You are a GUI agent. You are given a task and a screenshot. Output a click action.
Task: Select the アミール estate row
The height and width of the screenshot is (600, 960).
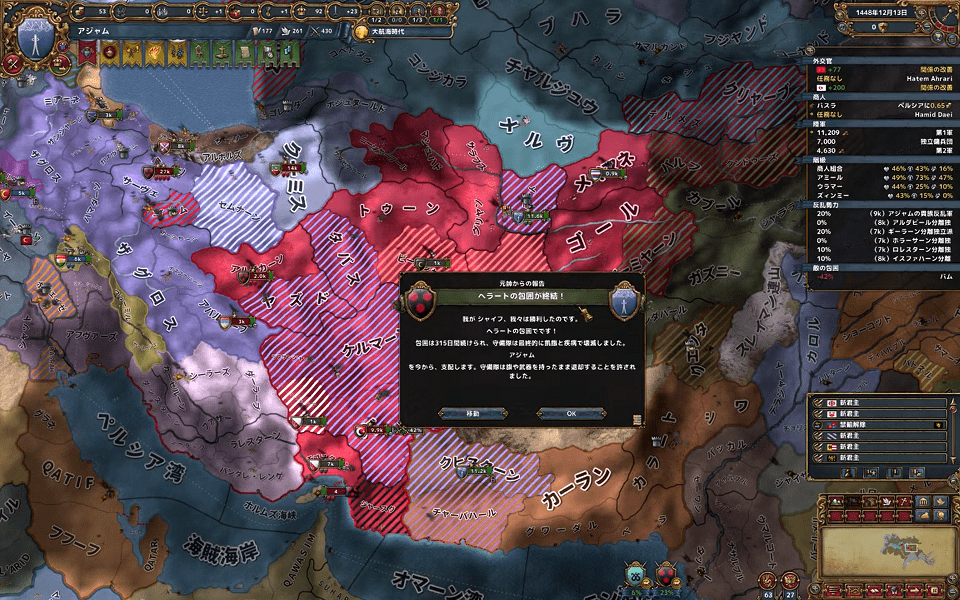pyautogui.click(x=880, y=177)
